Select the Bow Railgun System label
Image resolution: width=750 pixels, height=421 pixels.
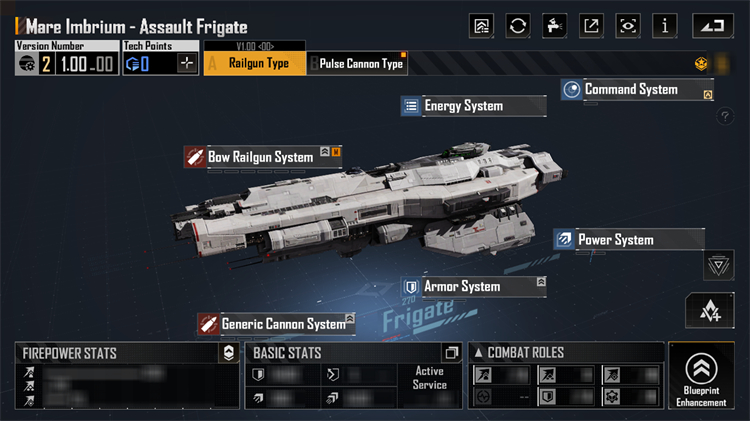[x=260, y=157]
